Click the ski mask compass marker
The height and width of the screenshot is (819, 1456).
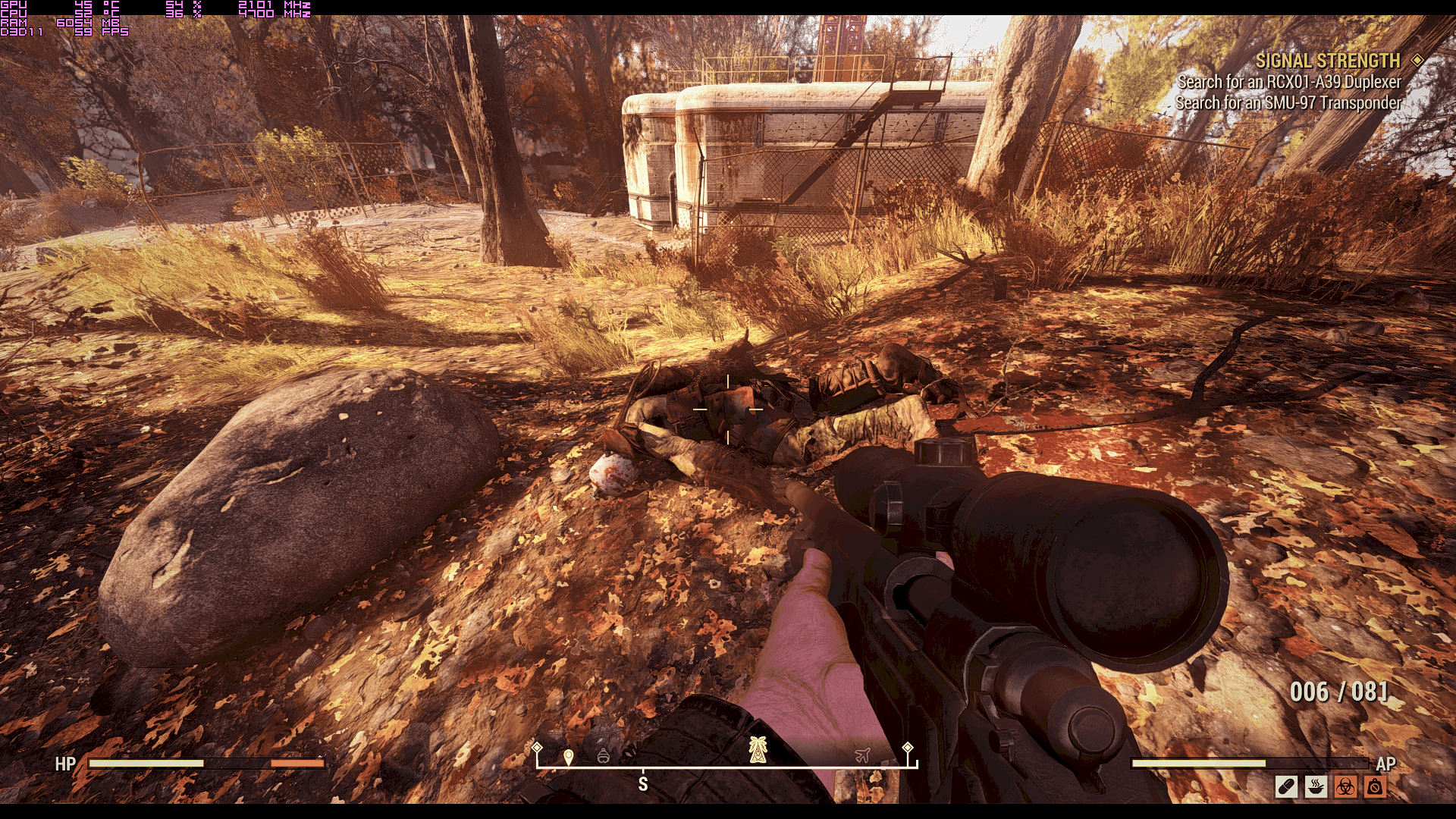click(604, 755)
